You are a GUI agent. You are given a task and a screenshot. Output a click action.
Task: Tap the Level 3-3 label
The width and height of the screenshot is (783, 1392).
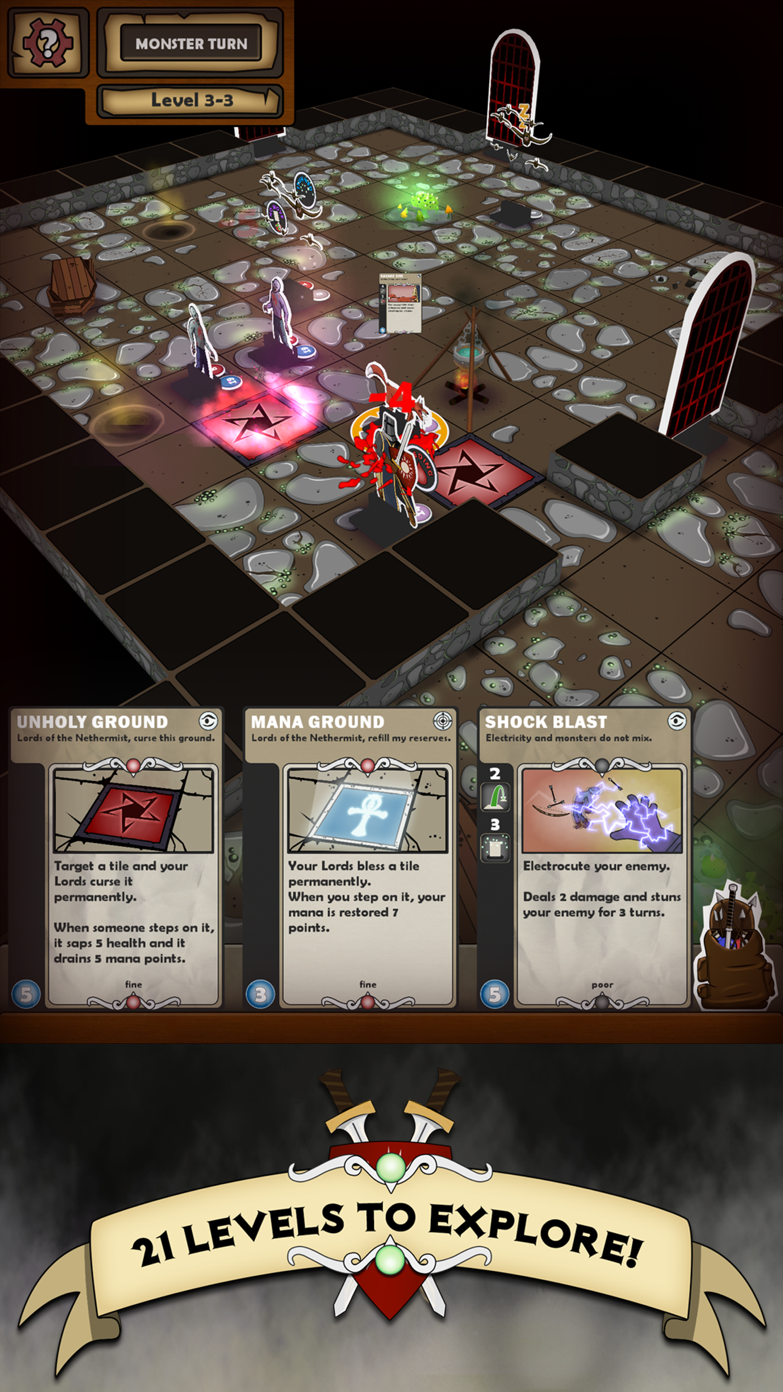point(191,100)
